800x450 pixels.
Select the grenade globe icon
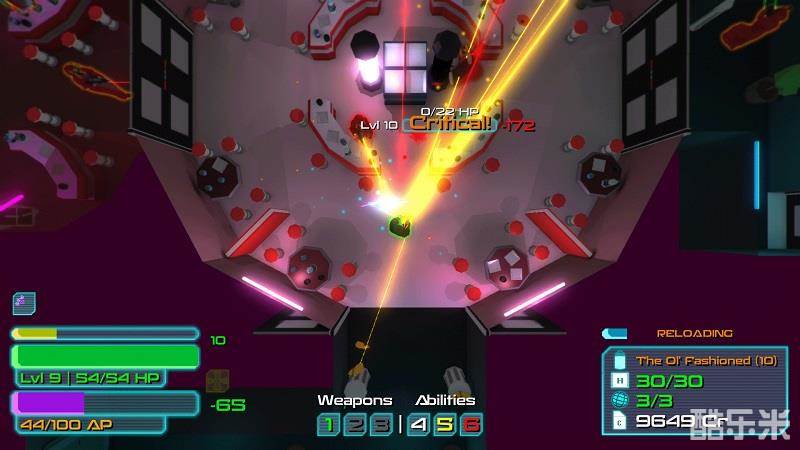[620, 400]
